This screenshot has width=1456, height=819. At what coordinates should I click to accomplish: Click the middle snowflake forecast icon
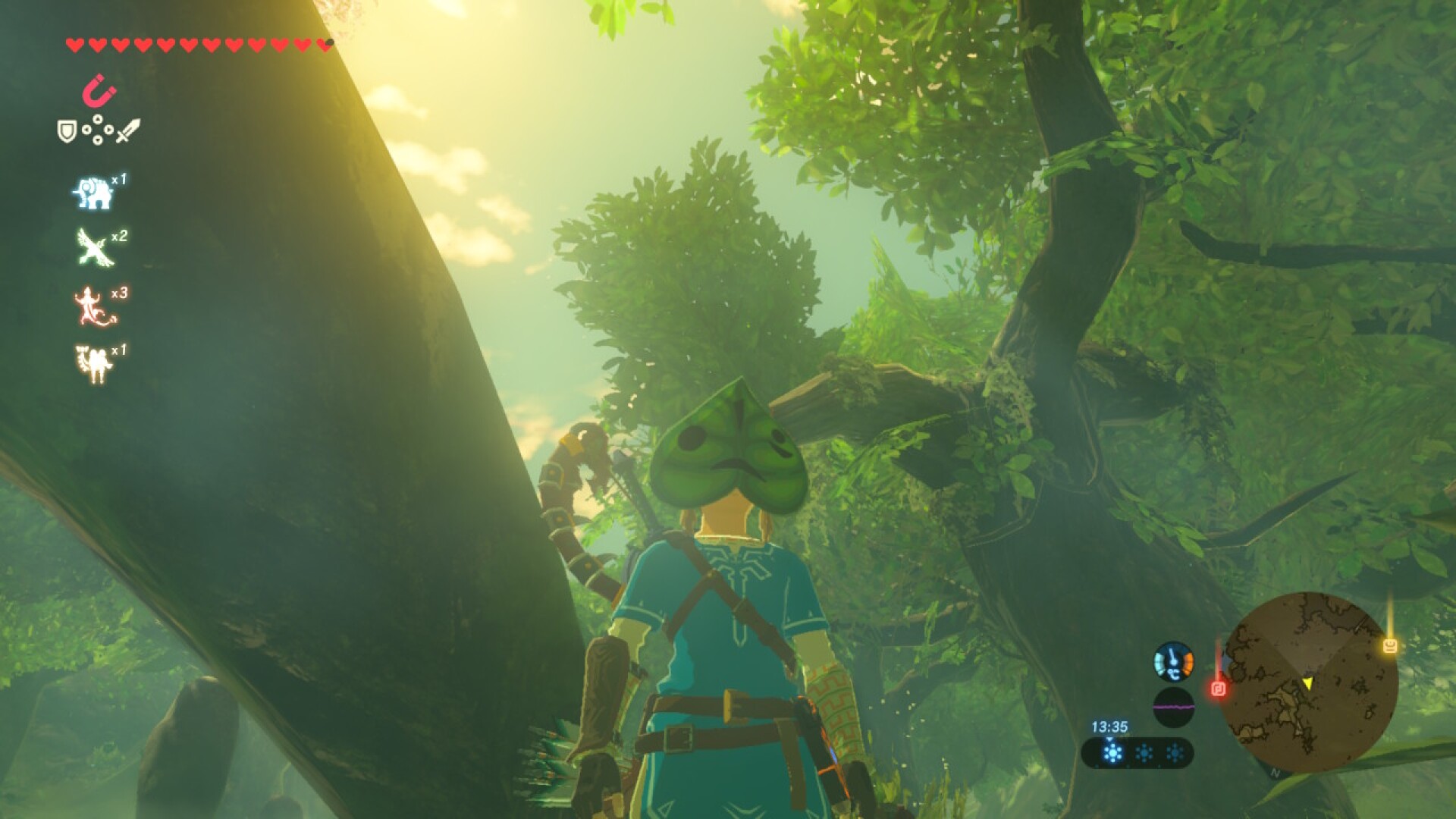point(1144,752)
